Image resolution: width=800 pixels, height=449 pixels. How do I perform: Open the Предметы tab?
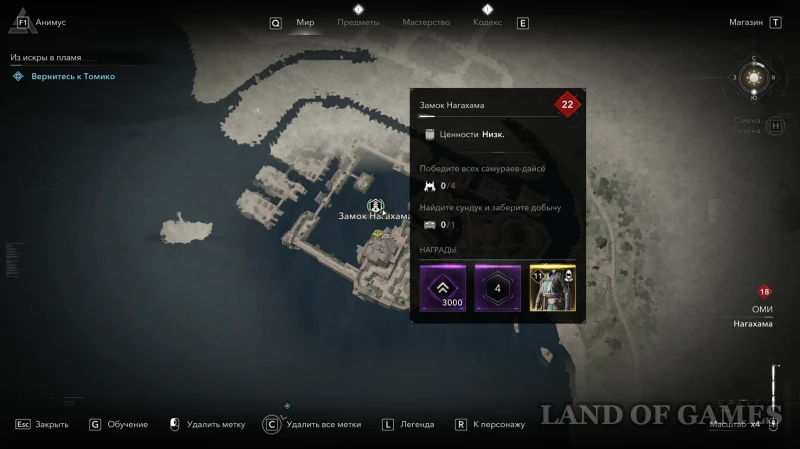coord(358,22)
